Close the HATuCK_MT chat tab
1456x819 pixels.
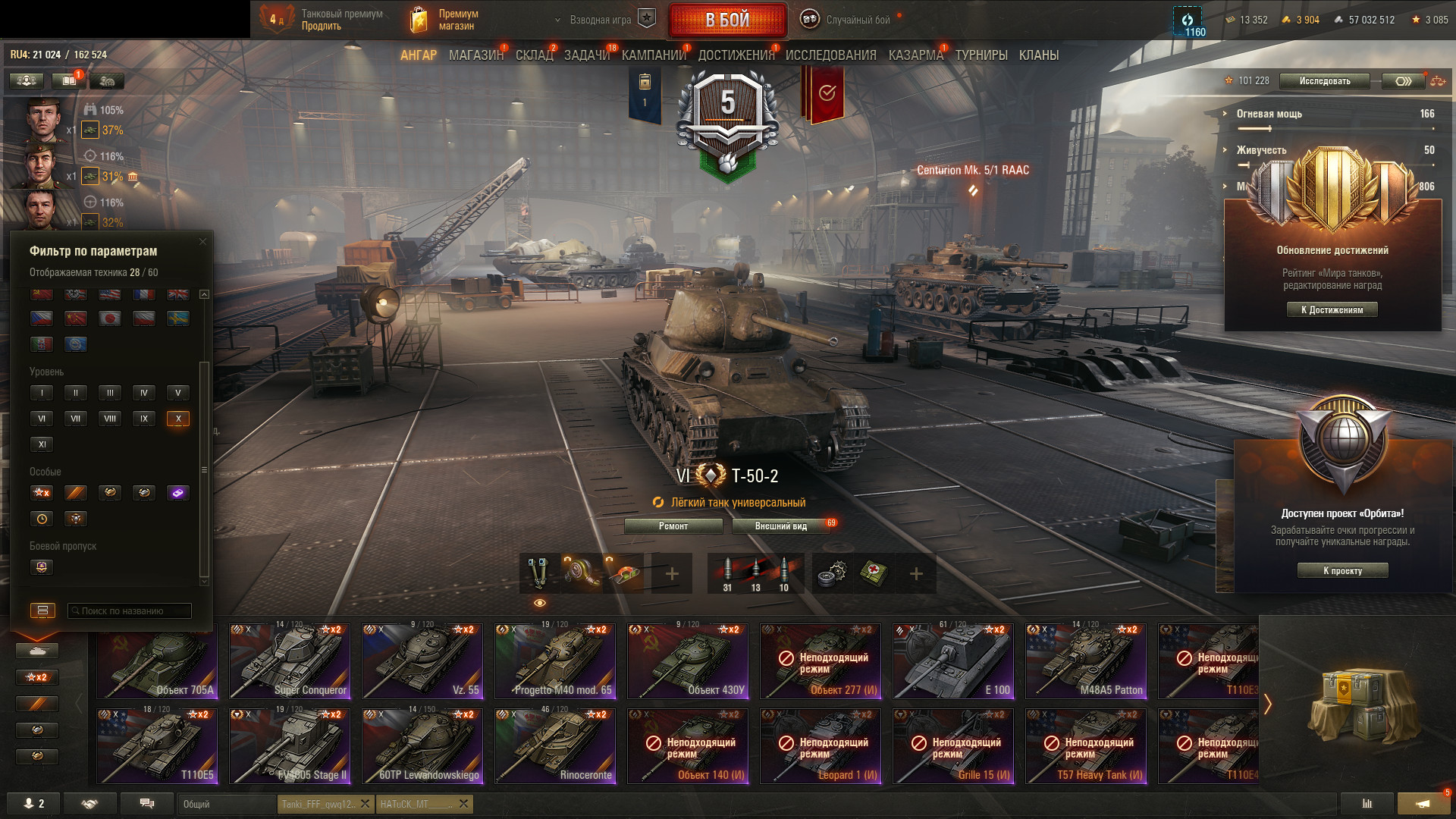[464, 804]
